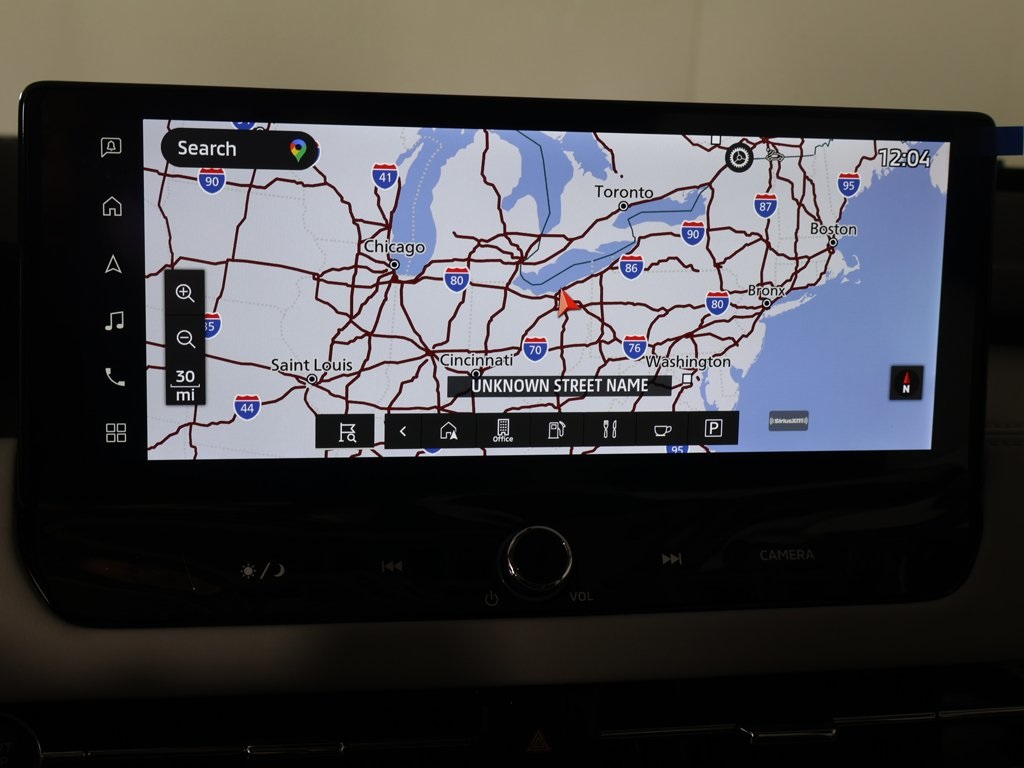Screen dimensions: 1024x768
Task: Zoom out on the navigation map
Action: point(185,339)
